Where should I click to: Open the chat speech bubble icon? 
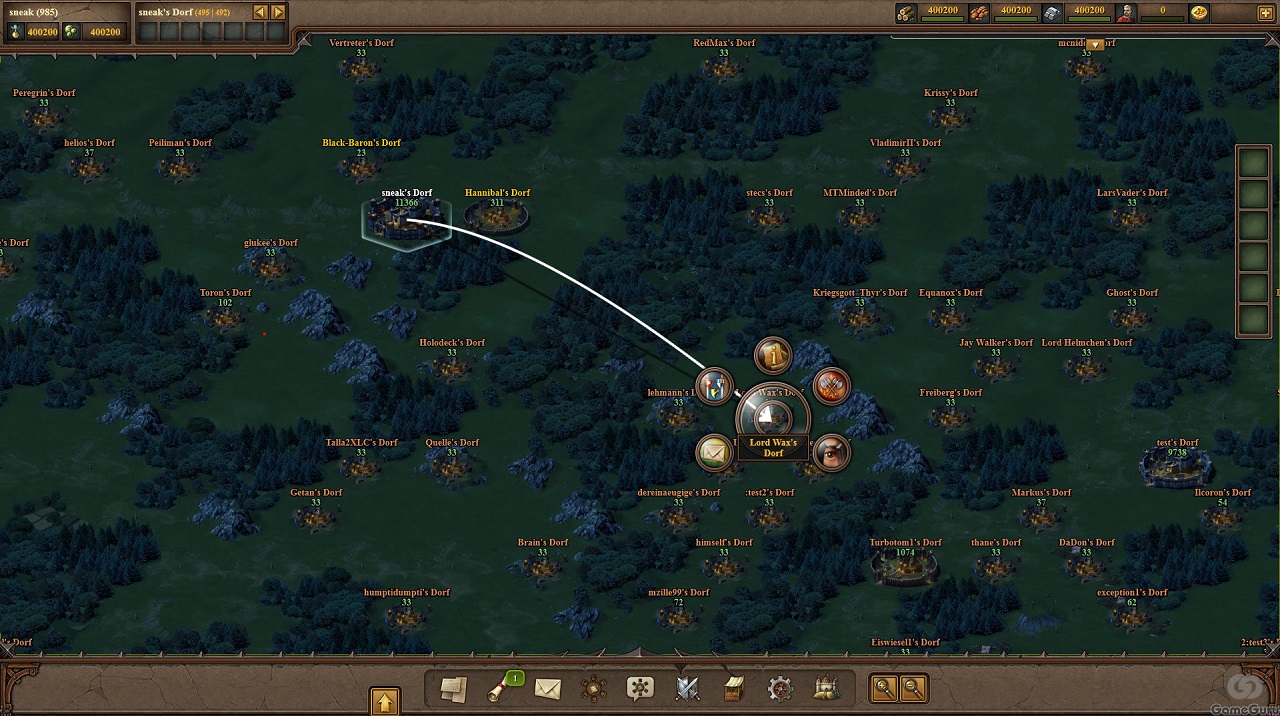click(640, 688)
